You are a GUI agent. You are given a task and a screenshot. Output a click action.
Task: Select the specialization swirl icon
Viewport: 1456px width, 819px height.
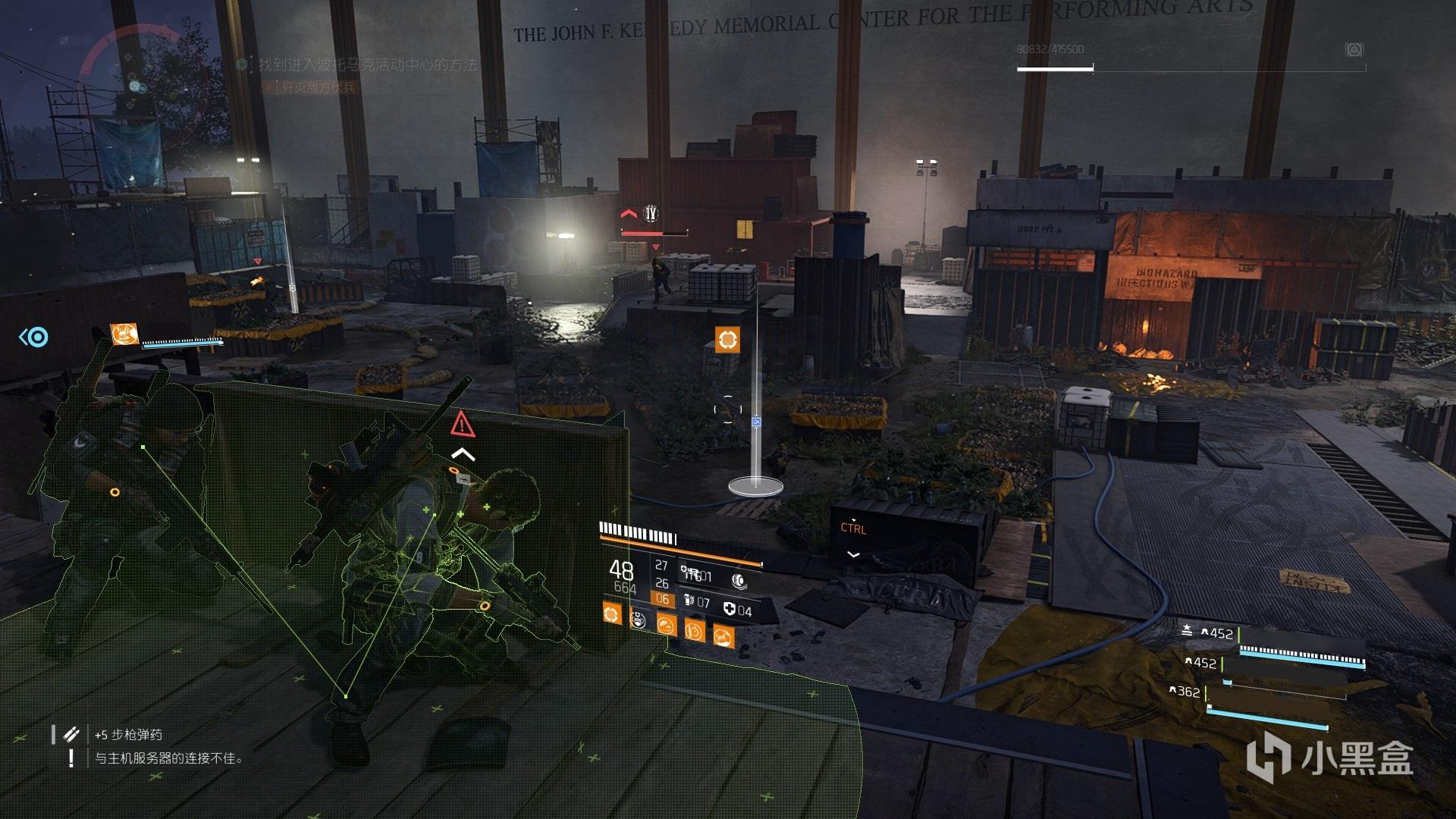(x=739, y=581)
